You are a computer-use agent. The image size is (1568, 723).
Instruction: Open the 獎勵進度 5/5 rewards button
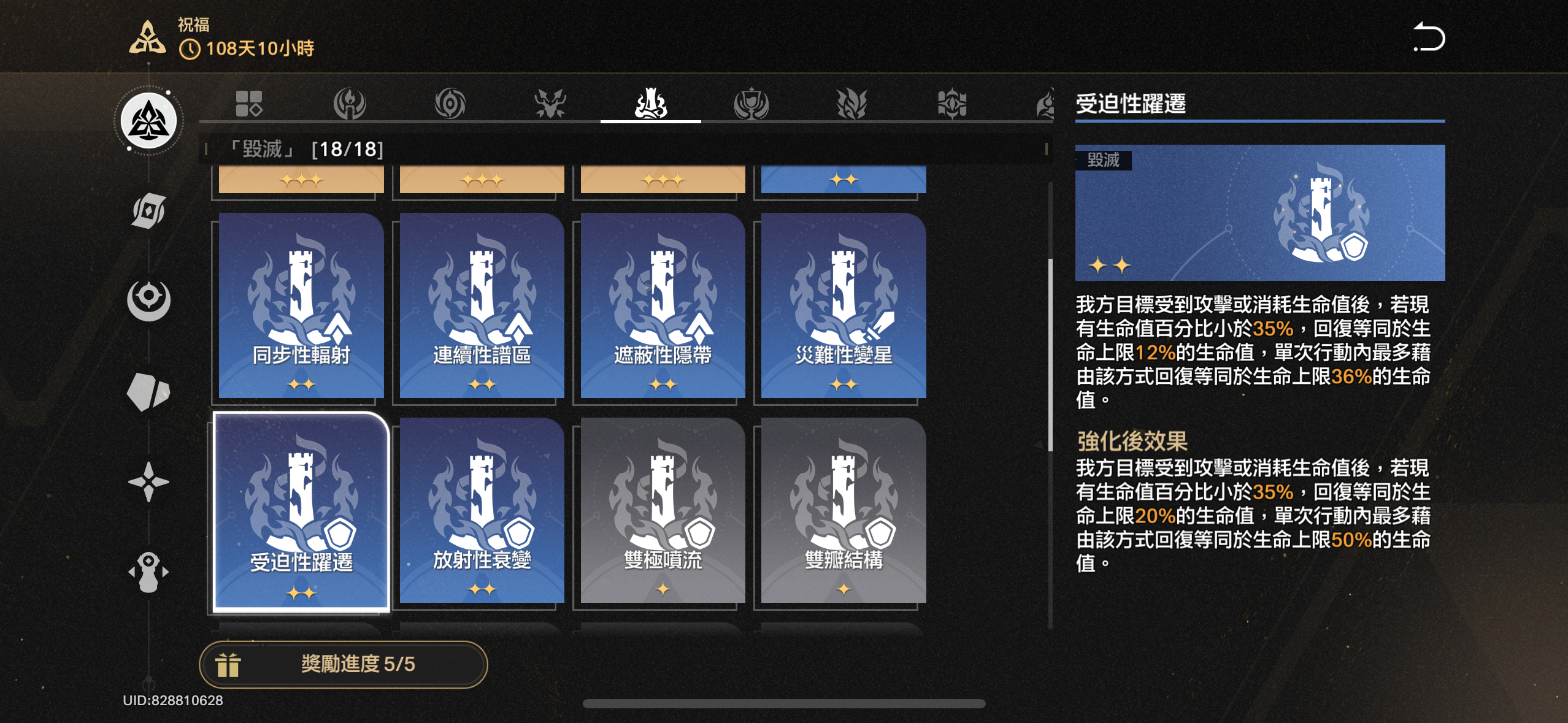tap(343, 664)
